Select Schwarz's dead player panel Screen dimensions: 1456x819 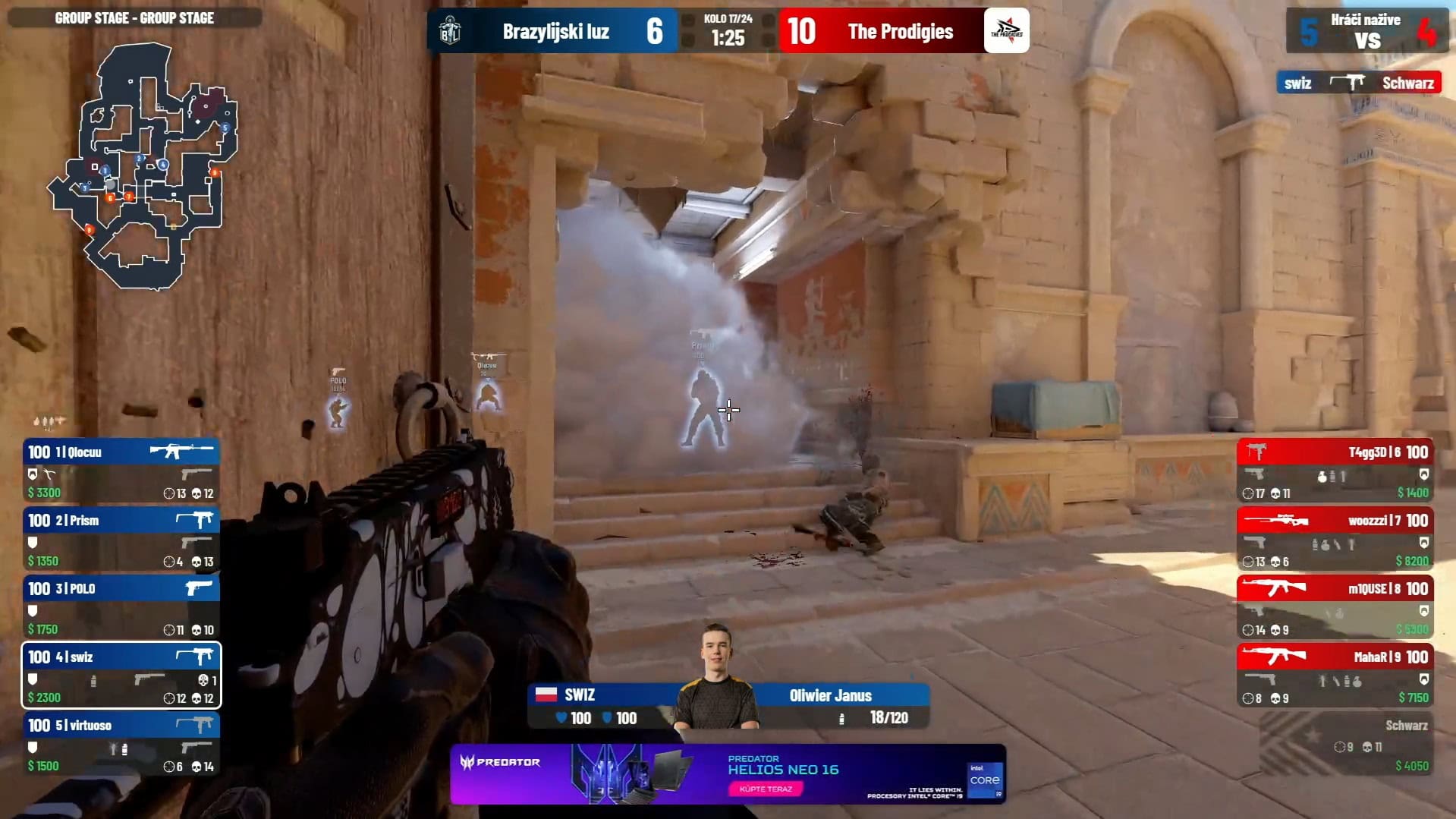[1346, 745]
